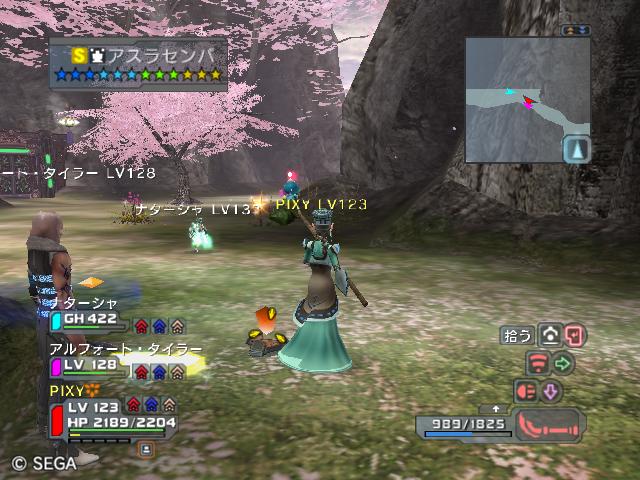Click the orange chat-status icon below PIXY's panel
Image resolution: width=640 pixels, height=480 pixels.
(146, 449)
